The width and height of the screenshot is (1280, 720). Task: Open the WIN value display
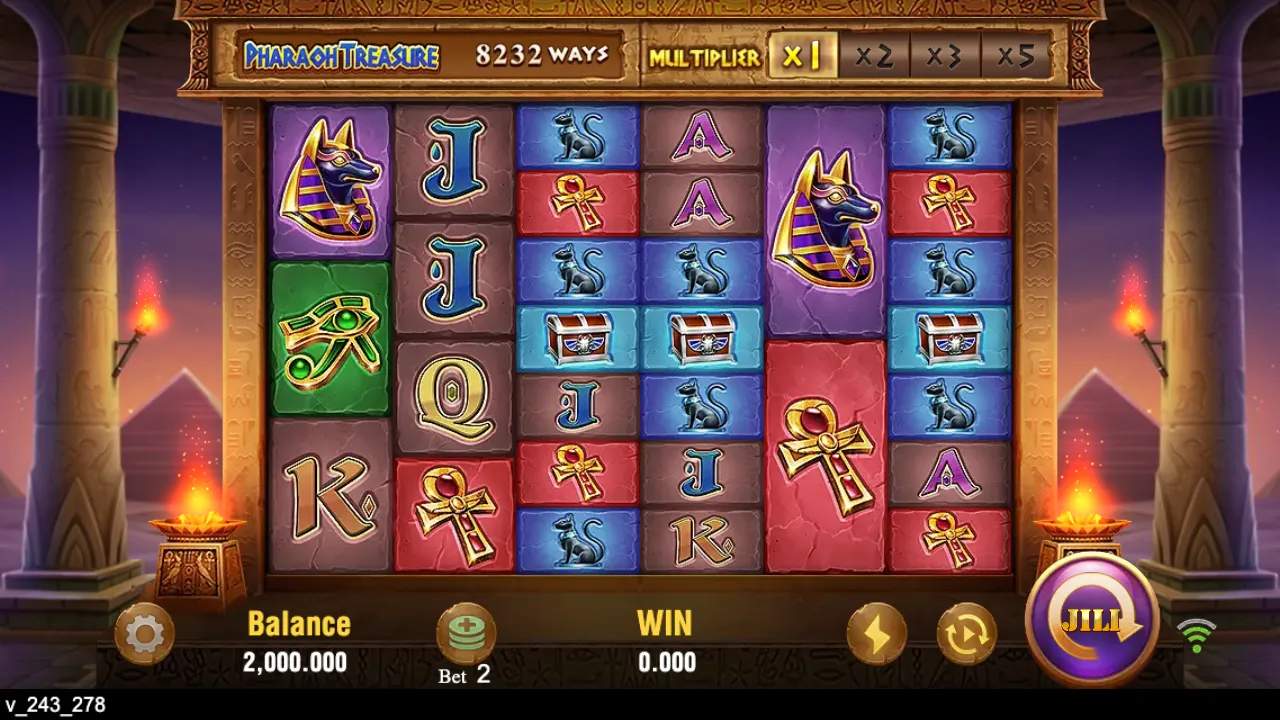667,662
